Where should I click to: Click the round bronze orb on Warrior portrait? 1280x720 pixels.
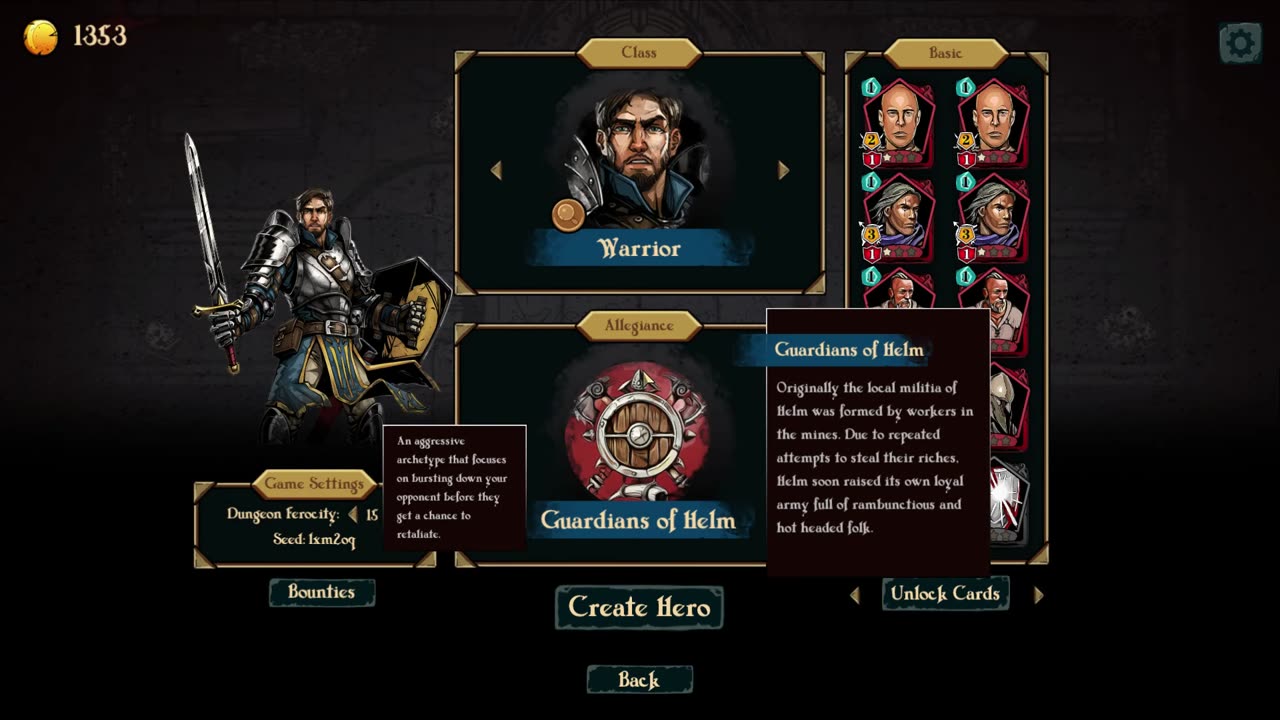(567, 215)
